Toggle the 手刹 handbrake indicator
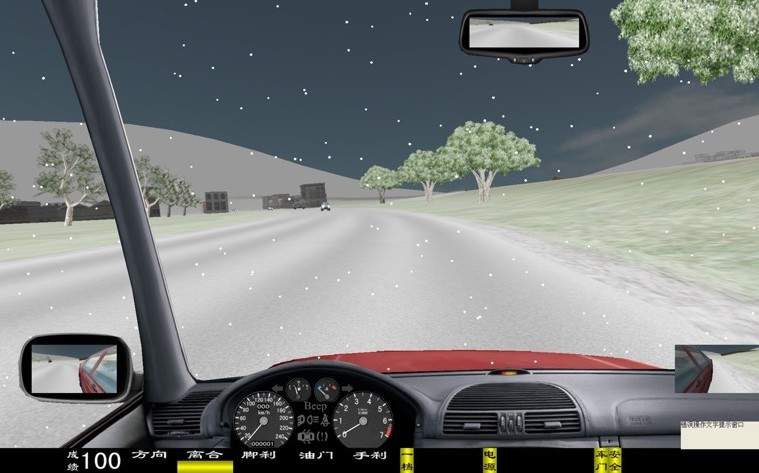Screen dimensions: 759x473 coord(369,456)
